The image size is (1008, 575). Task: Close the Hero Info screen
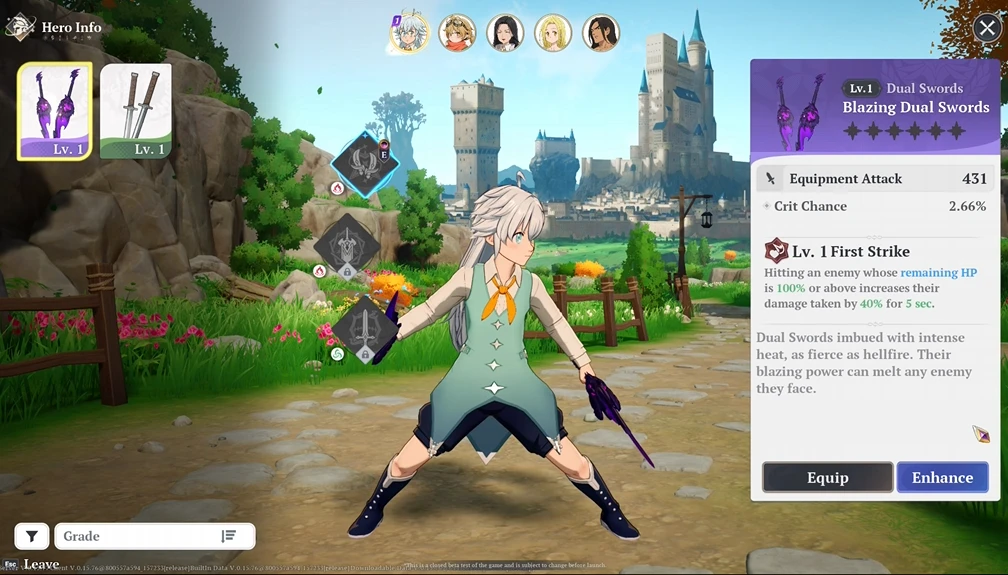click(x=986, y=28)
